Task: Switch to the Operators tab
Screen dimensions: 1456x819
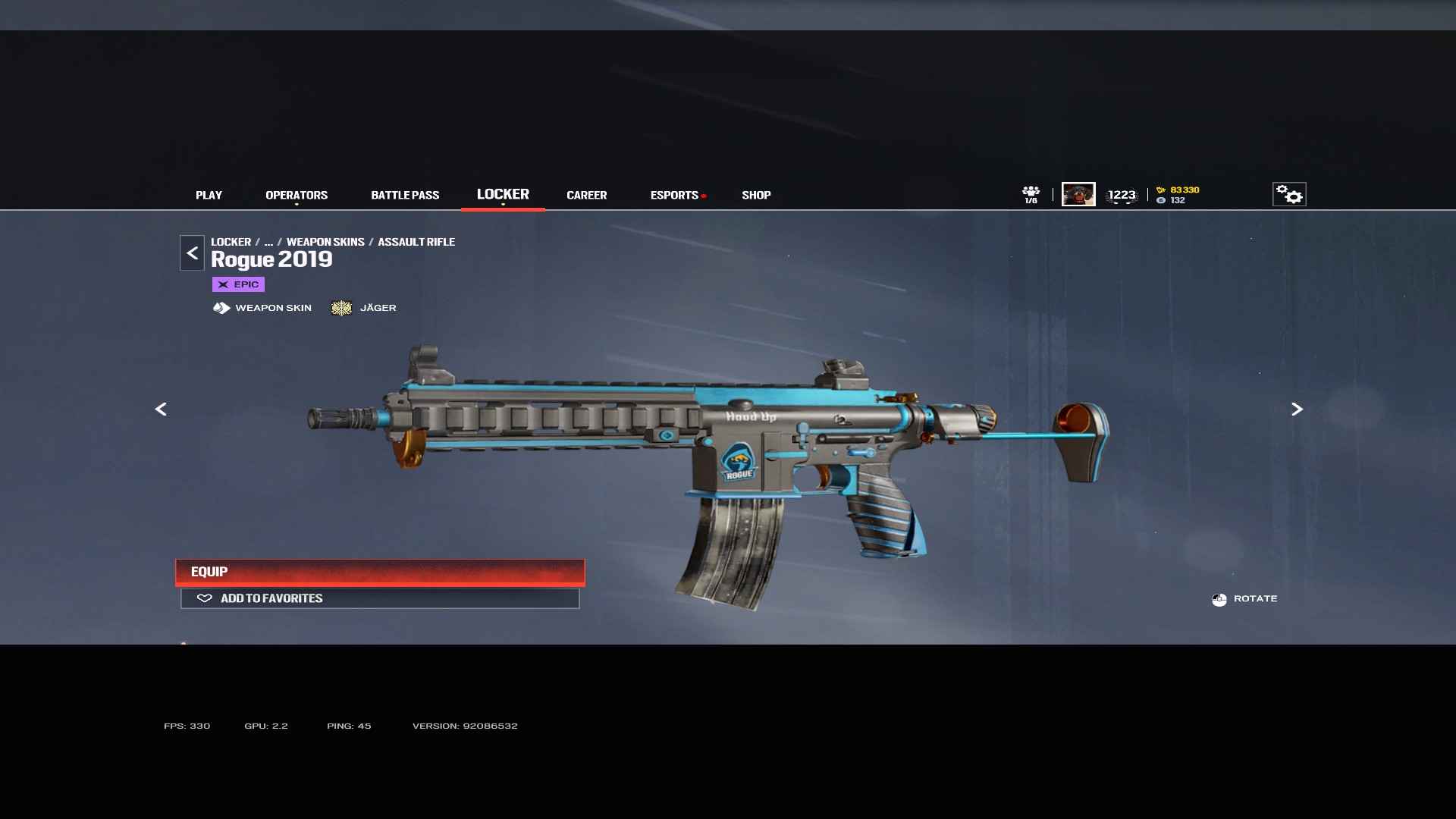Action: [297, 195]
